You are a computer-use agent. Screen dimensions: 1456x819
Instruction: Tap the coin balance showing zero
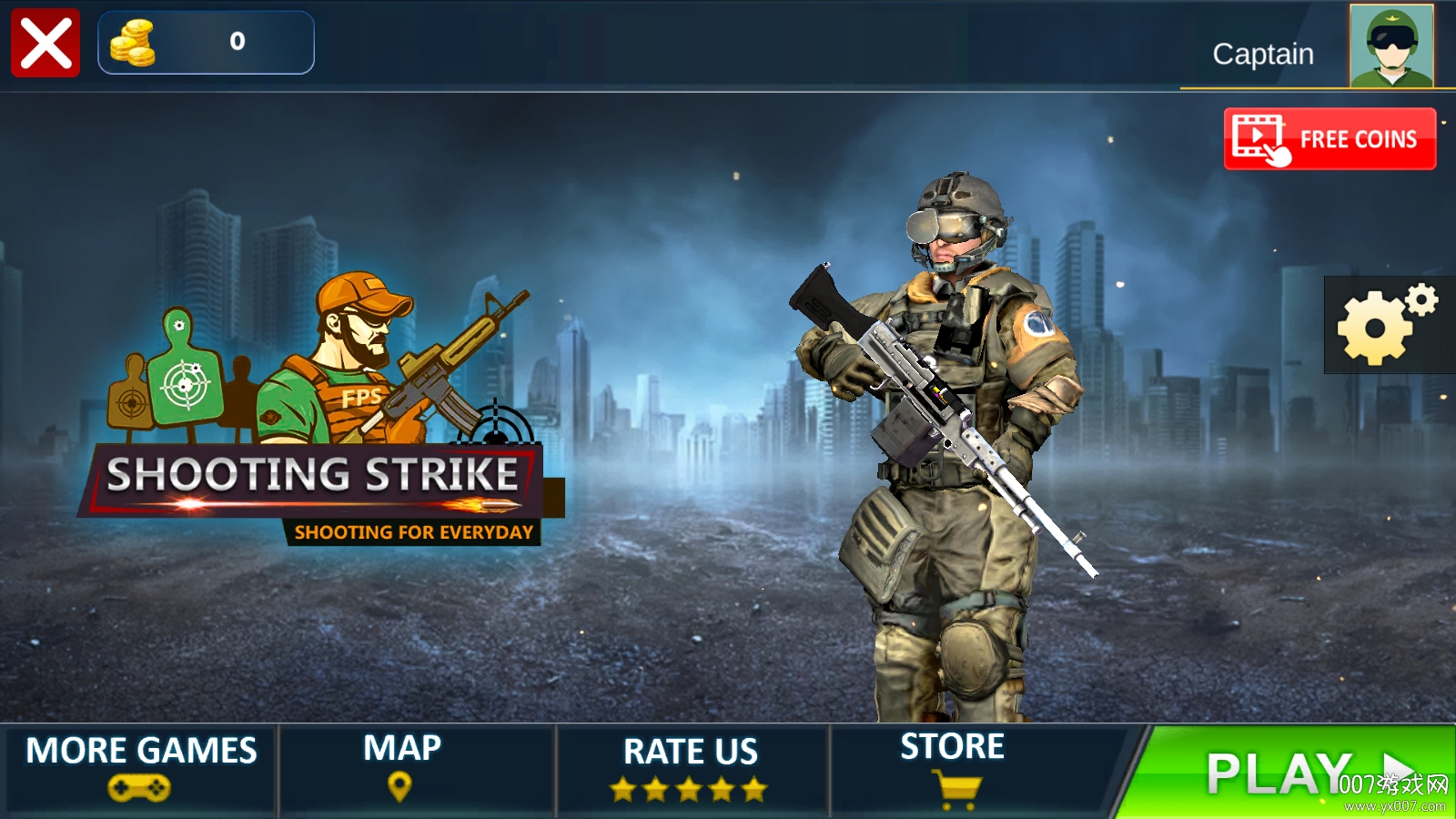pos(237,39)
